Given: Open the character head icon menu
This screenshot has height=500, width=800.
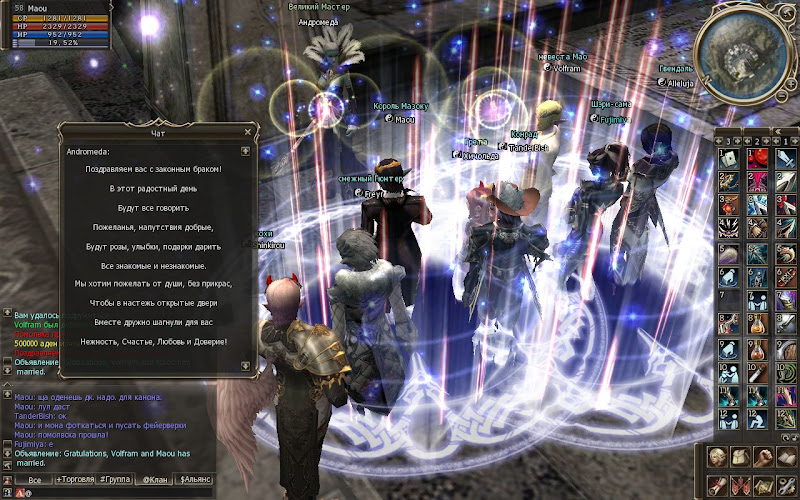Looking at the screenshot, I should [x=717, y=456].
